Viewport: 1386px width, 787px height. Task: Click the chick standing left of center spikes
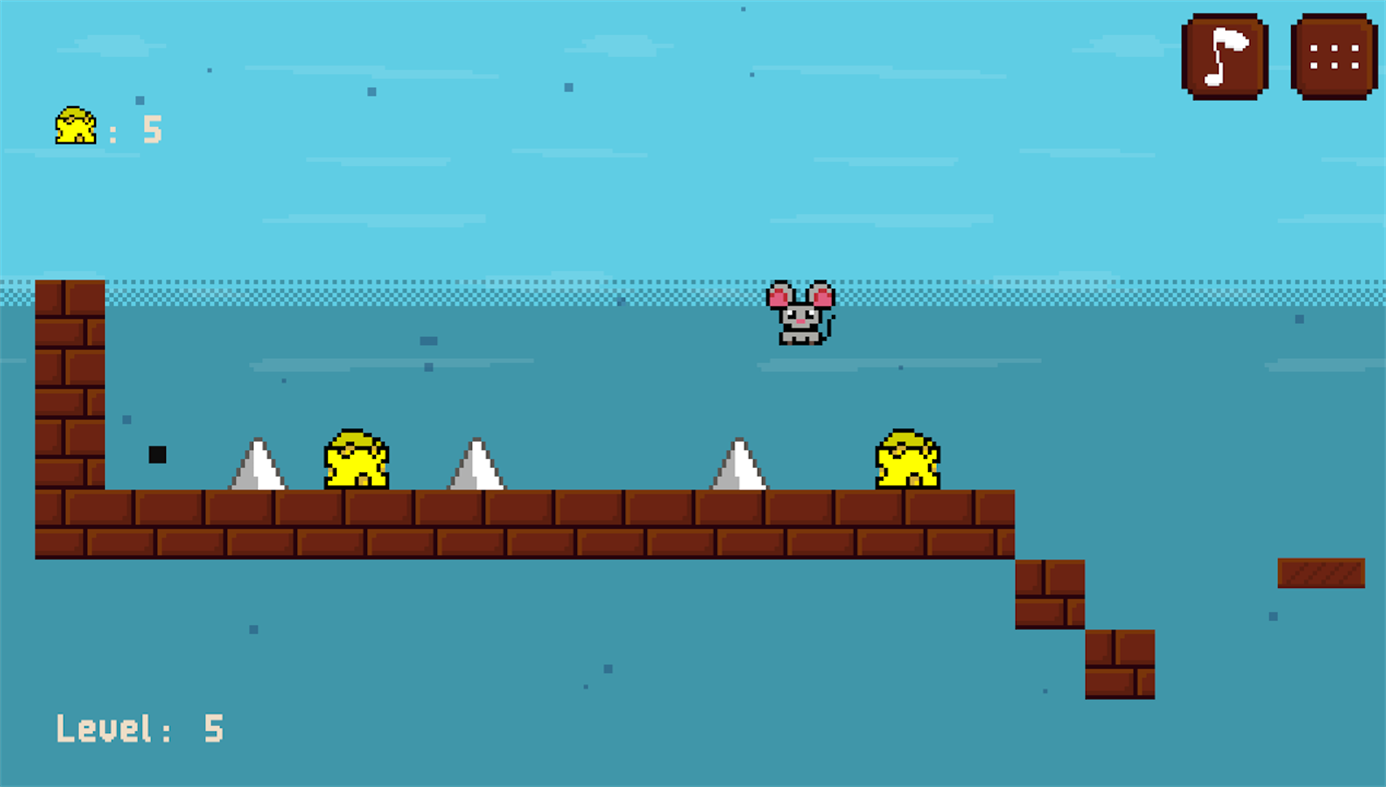pyautogui.click(x=356, y=458)
